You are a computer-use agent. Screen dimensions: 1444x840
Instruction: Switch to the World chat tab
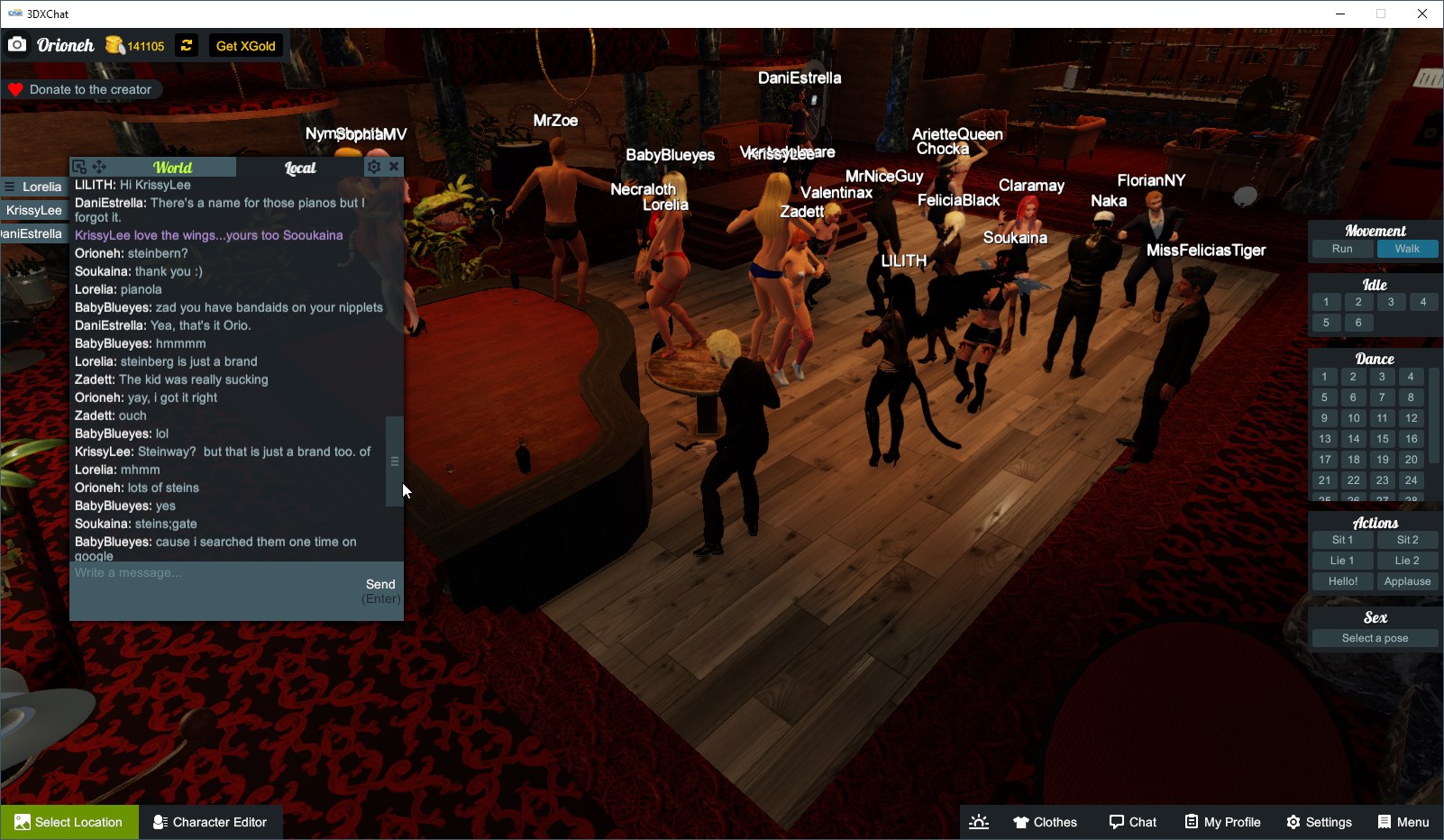(x=173, y=168)
